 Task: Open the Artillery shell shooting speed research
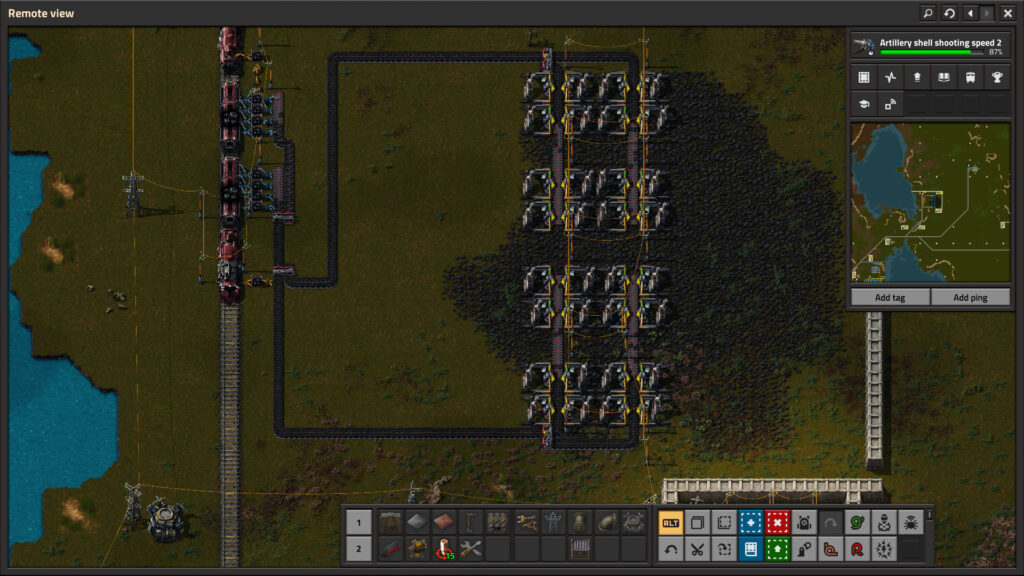tap(929, 46)
